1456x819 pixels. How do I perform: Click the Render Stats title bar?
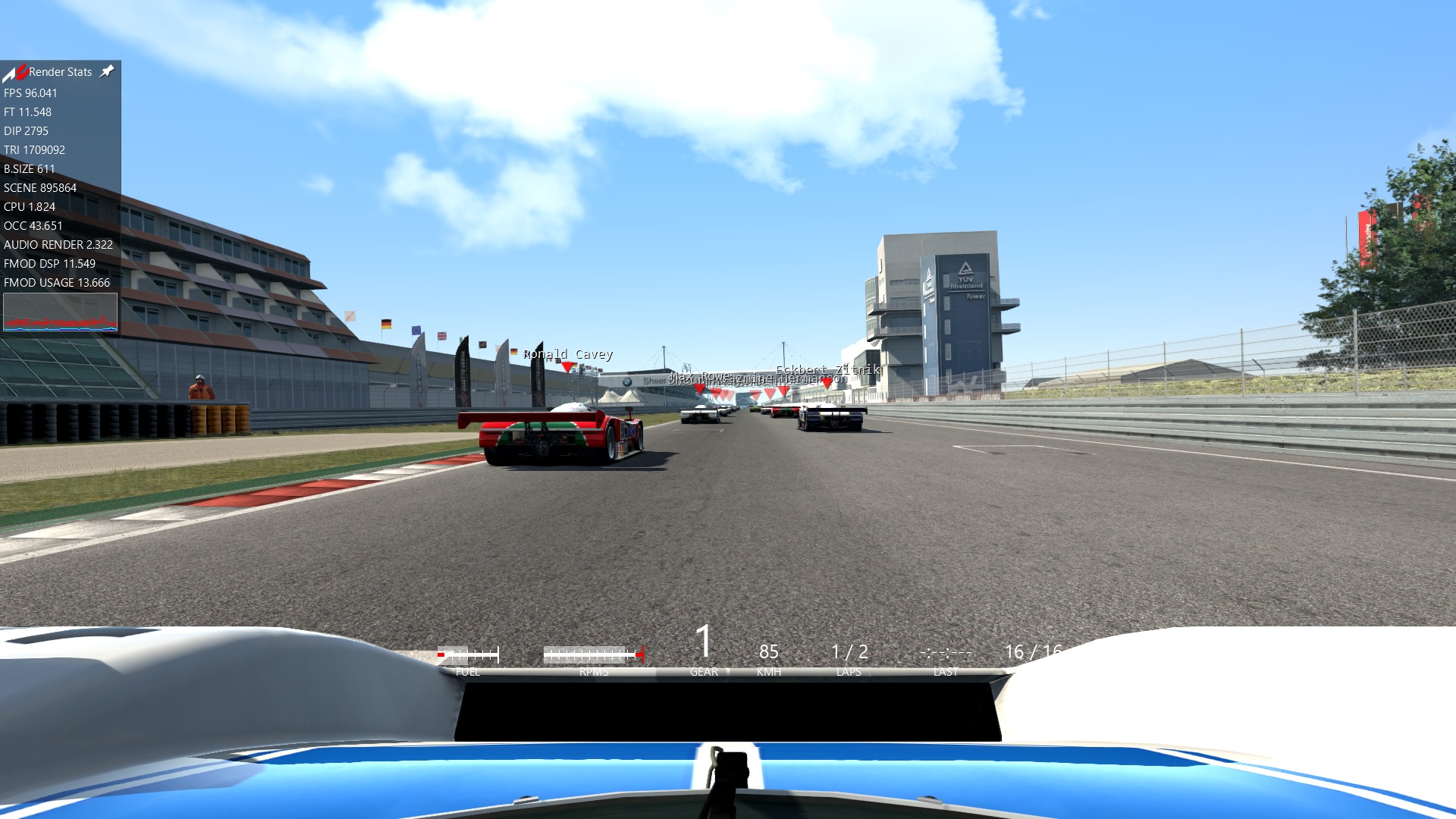(x=60, y=72)
